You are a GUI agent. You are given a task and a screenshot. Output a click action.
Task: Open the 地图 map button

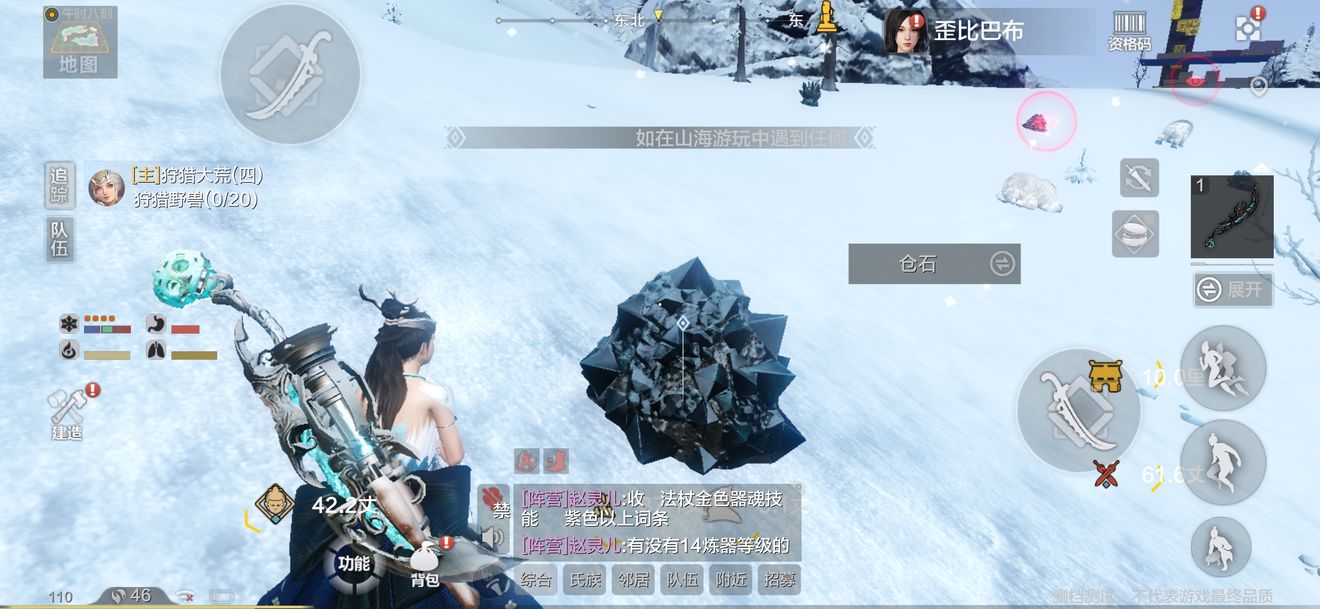pos(79,43)
